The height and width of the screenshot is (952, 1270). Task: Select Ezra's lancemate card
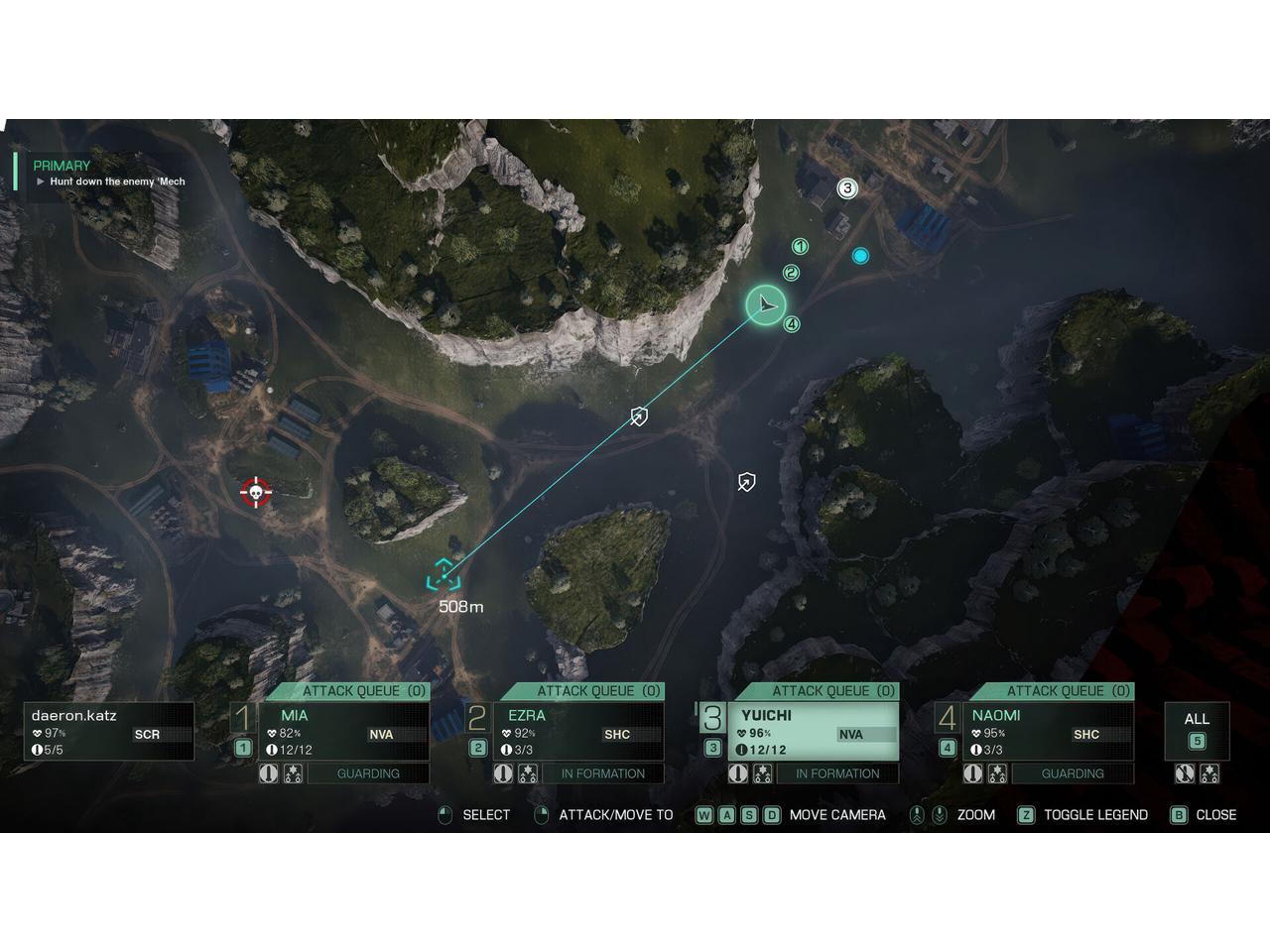[x=578, y=732]
